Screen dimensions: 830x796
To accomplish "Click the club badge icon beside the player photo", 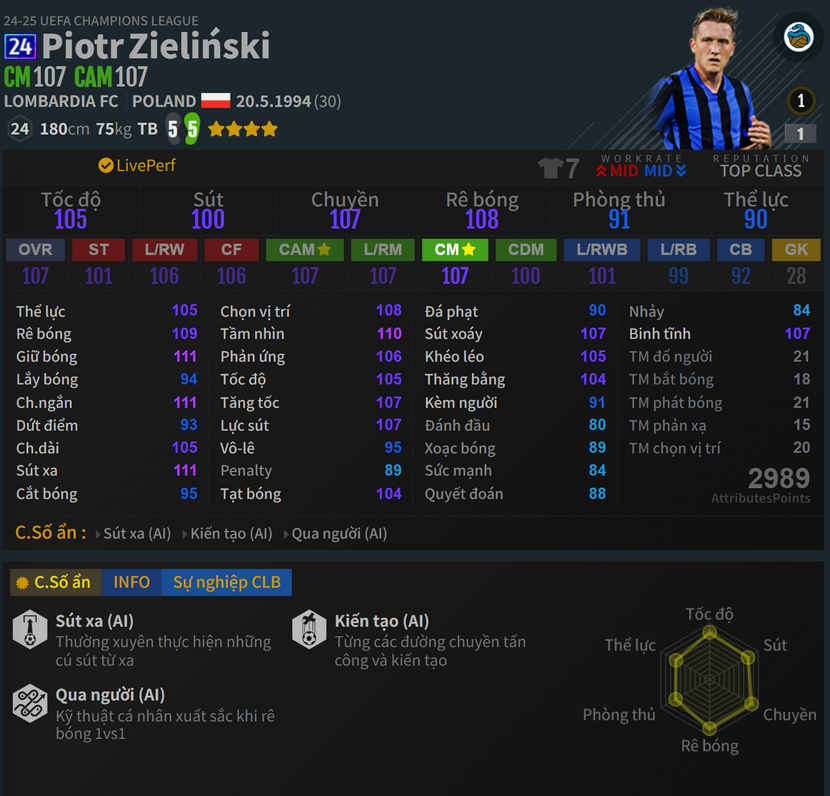I will pos(798,38).
